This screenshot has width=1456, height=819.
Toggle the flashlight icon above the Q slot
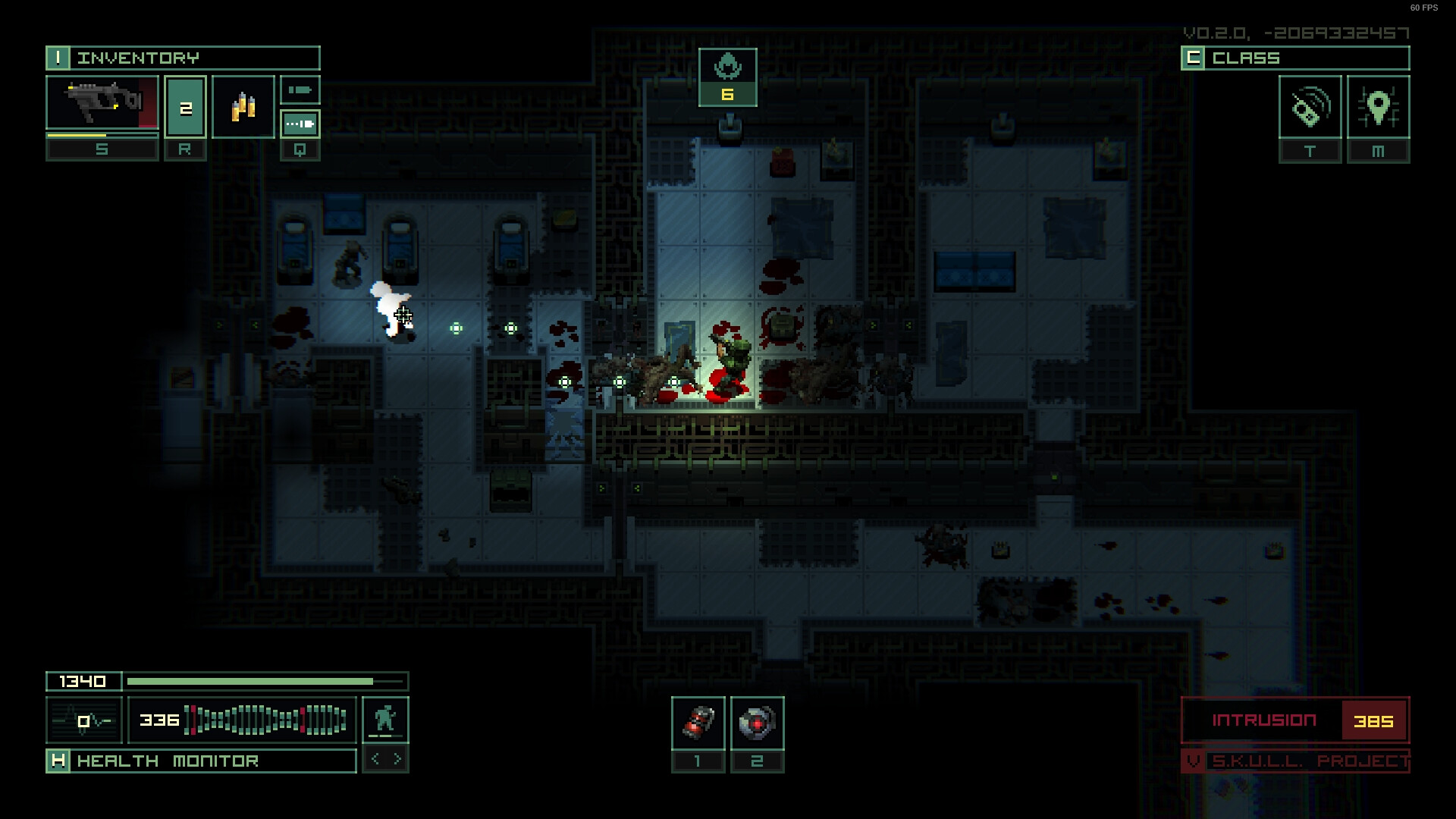[300, 89]
